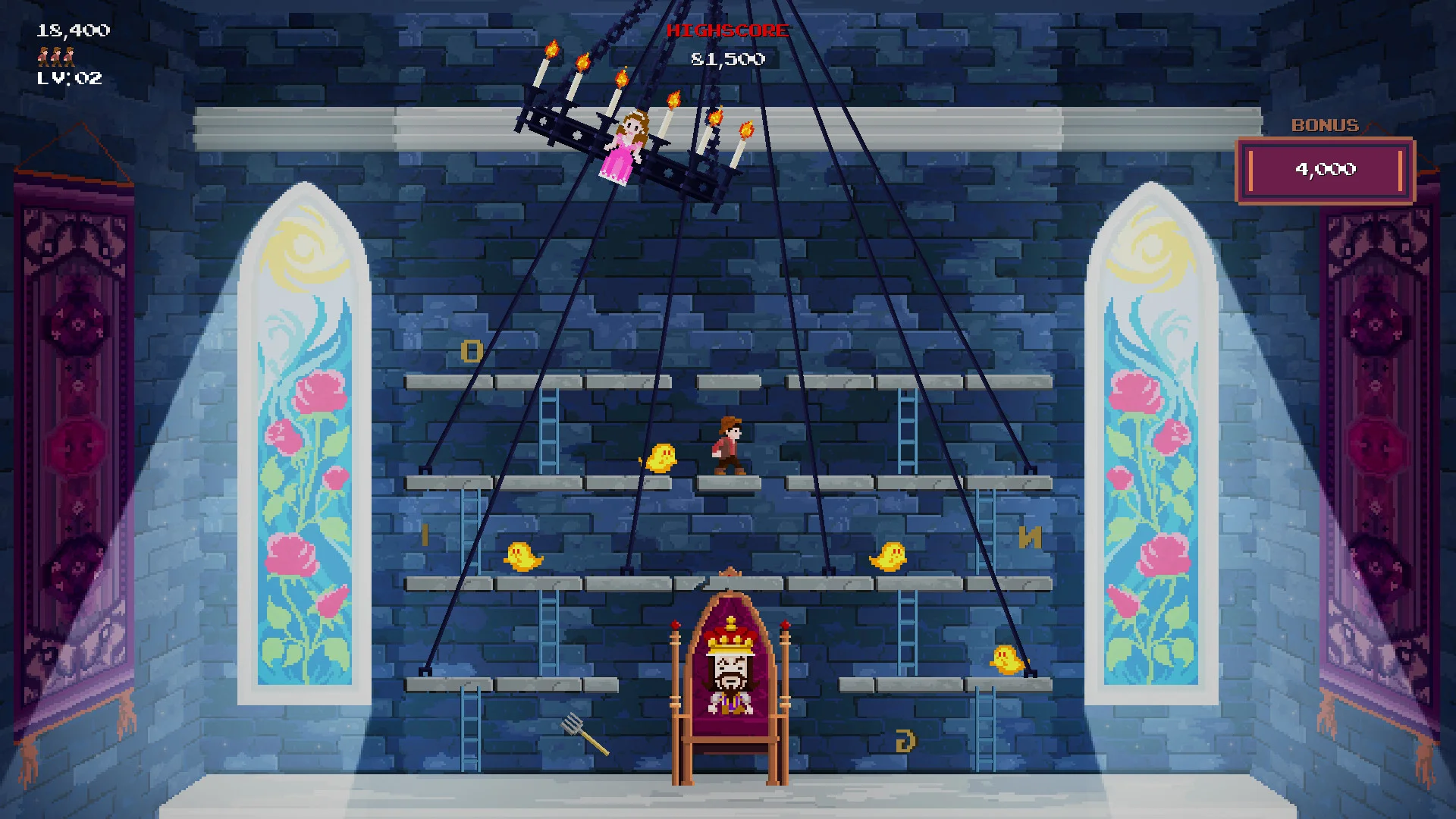Screen dimensions: 1456x819
Task: Select the score value 18,400
Action: pyautogui.click(x=72, y=31)
